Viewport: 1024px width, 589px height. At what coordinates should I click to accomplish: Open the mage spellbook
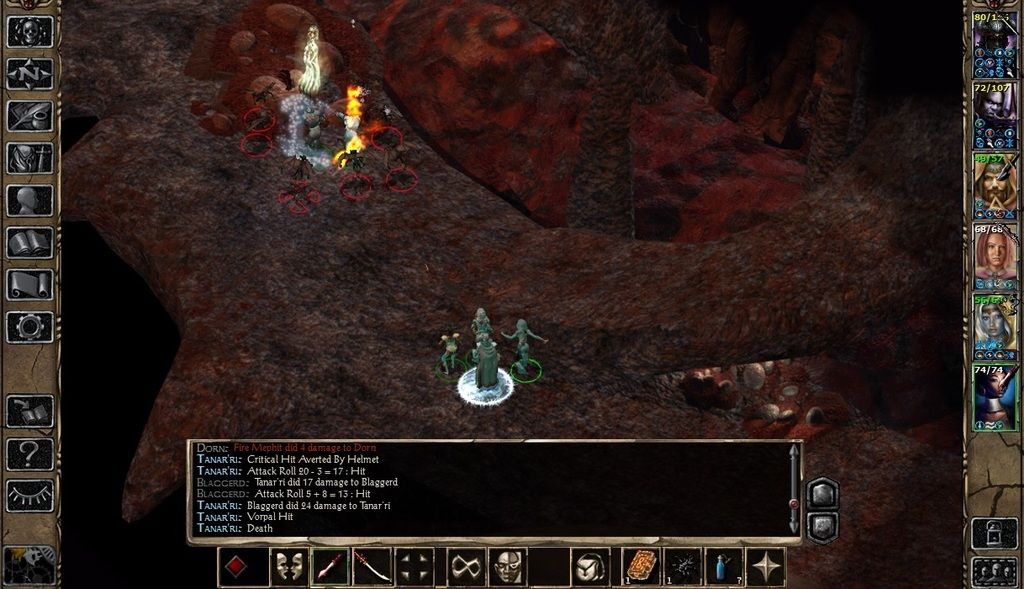30,242
